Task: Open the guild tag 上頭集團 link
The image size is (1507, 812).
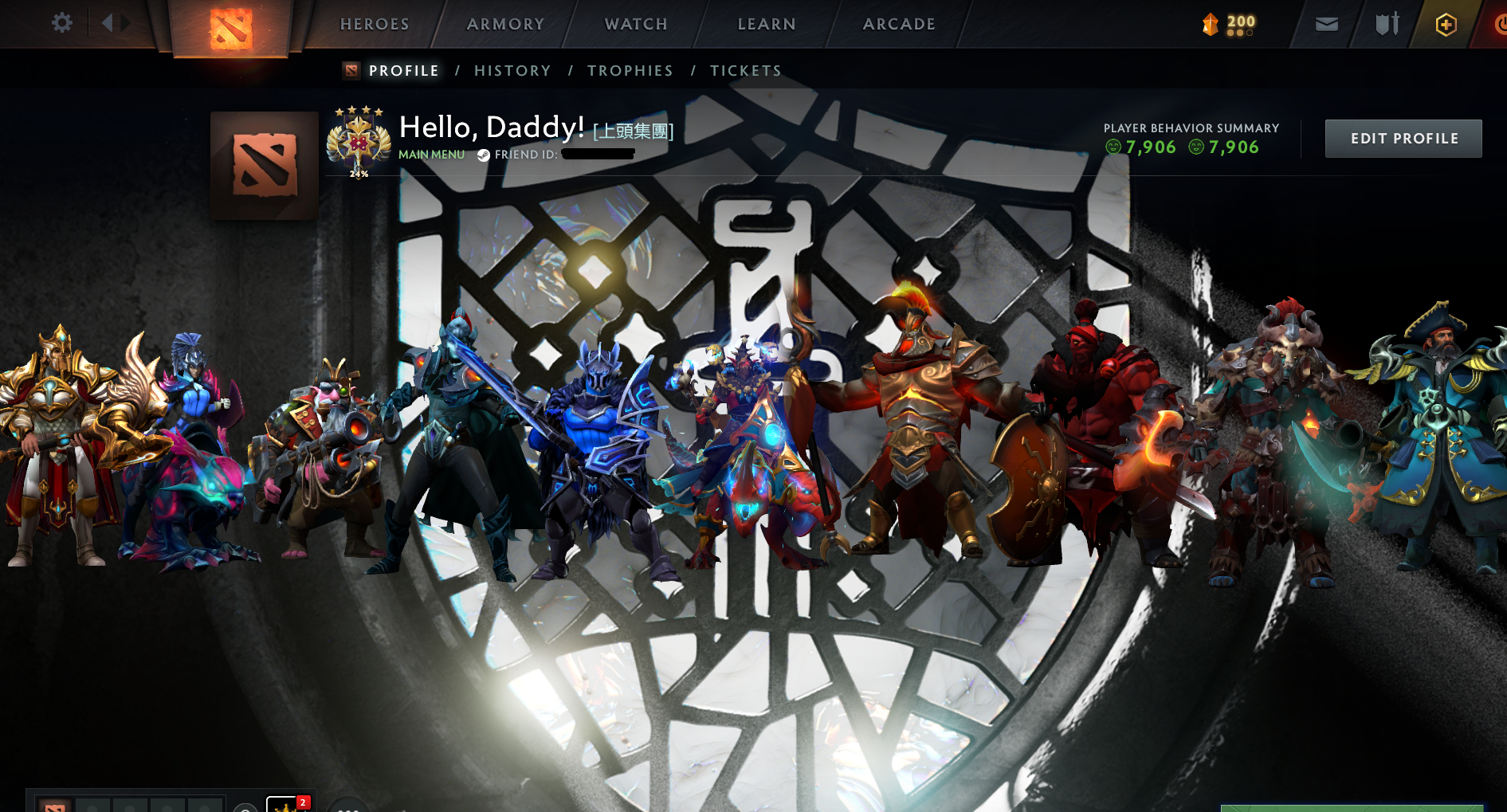Action: [x=634, y=131]
